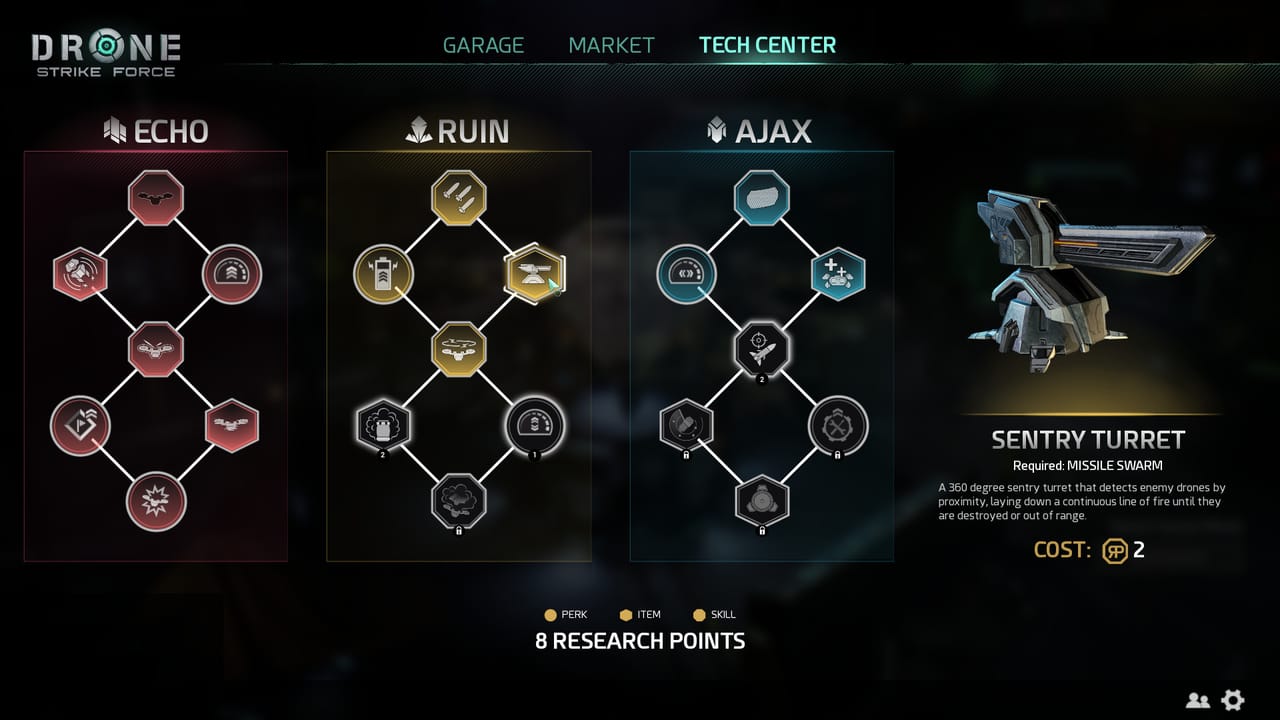Click the central drone skill node in the Echo tree
This screenshot has width=1280, height=720.
(156, 349)
